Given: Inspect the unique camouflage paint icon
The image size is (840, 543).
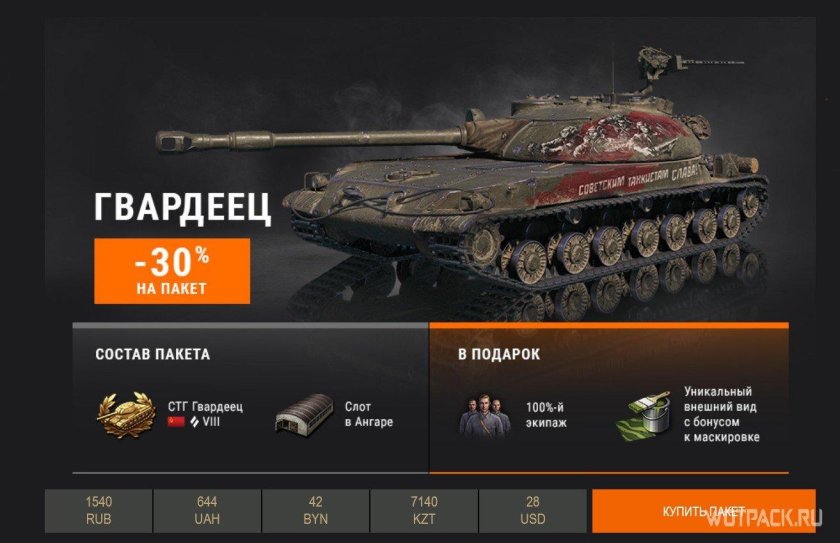Looking at the screenshot, I should pos(647,416).
